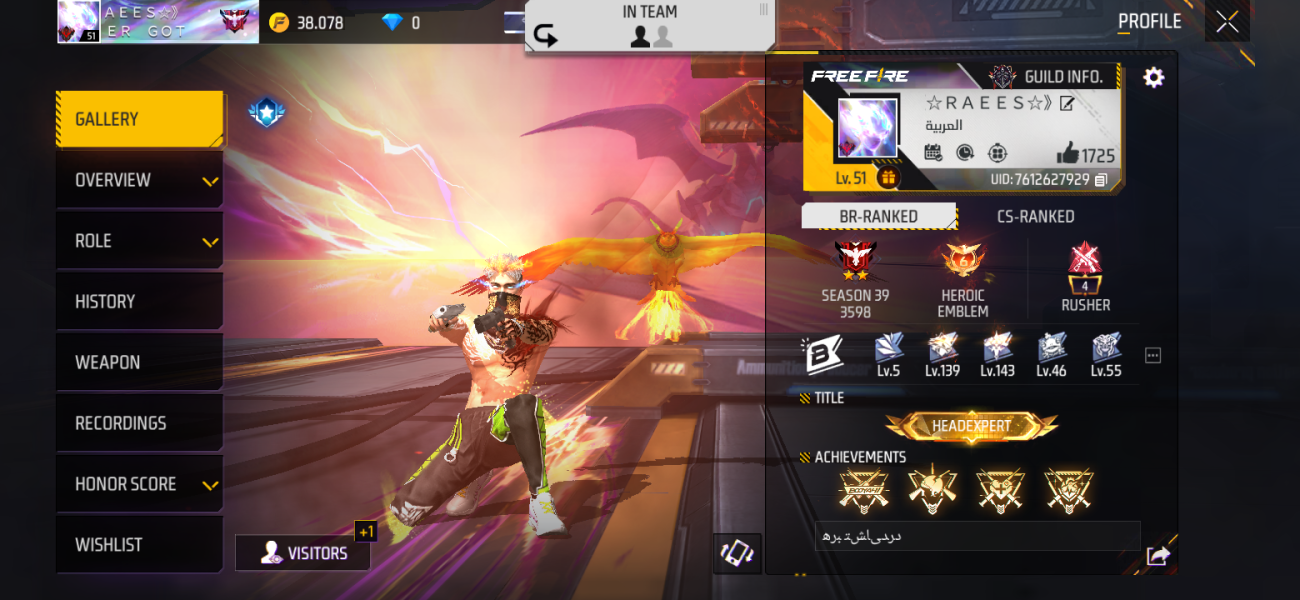Like the player profile thumbs-up
Screen dimensions: 1300x600
(x=1068, y=153)
